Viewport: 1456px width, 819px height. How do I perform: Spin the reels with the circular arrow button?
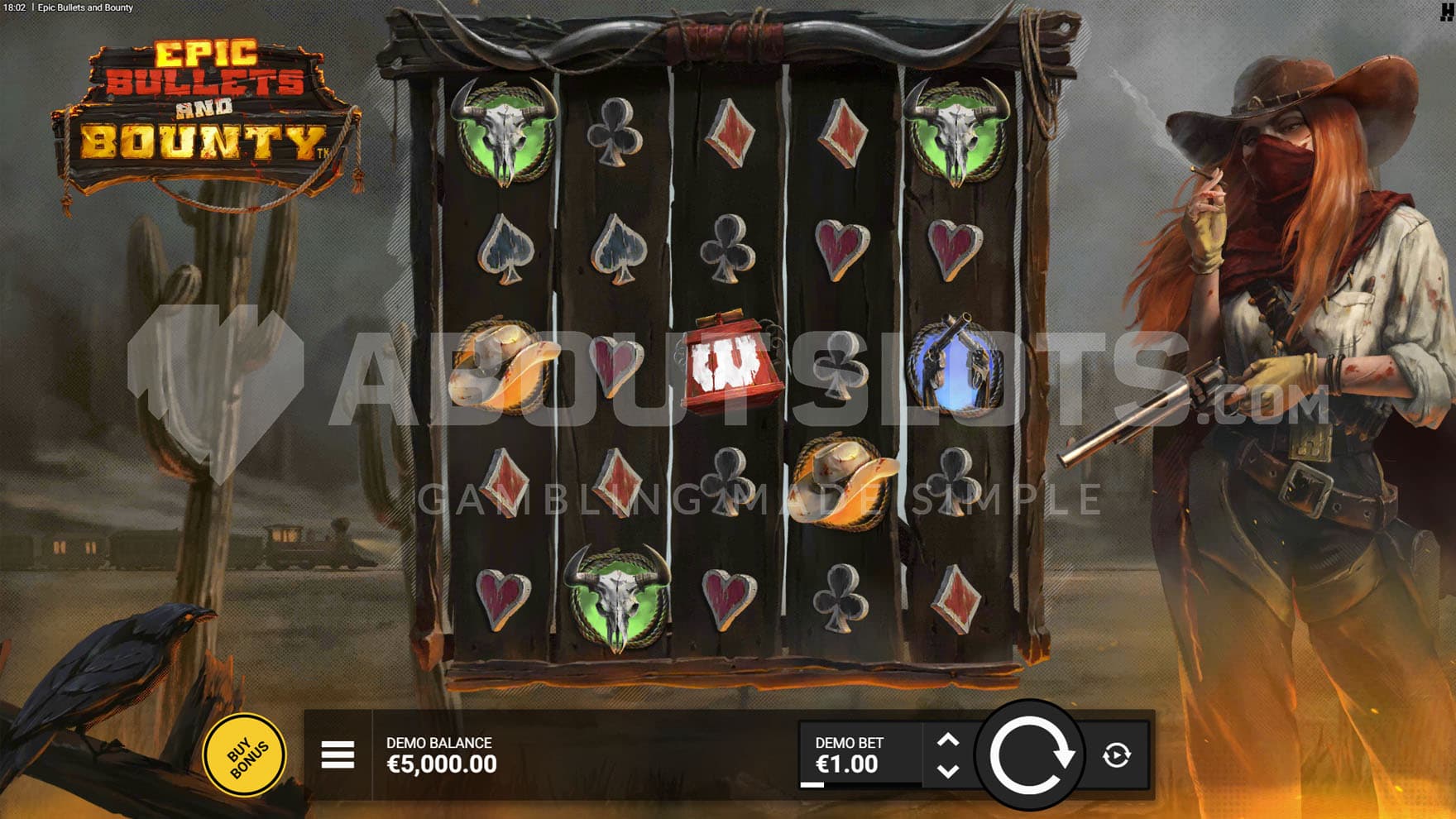click(1030, 754)
